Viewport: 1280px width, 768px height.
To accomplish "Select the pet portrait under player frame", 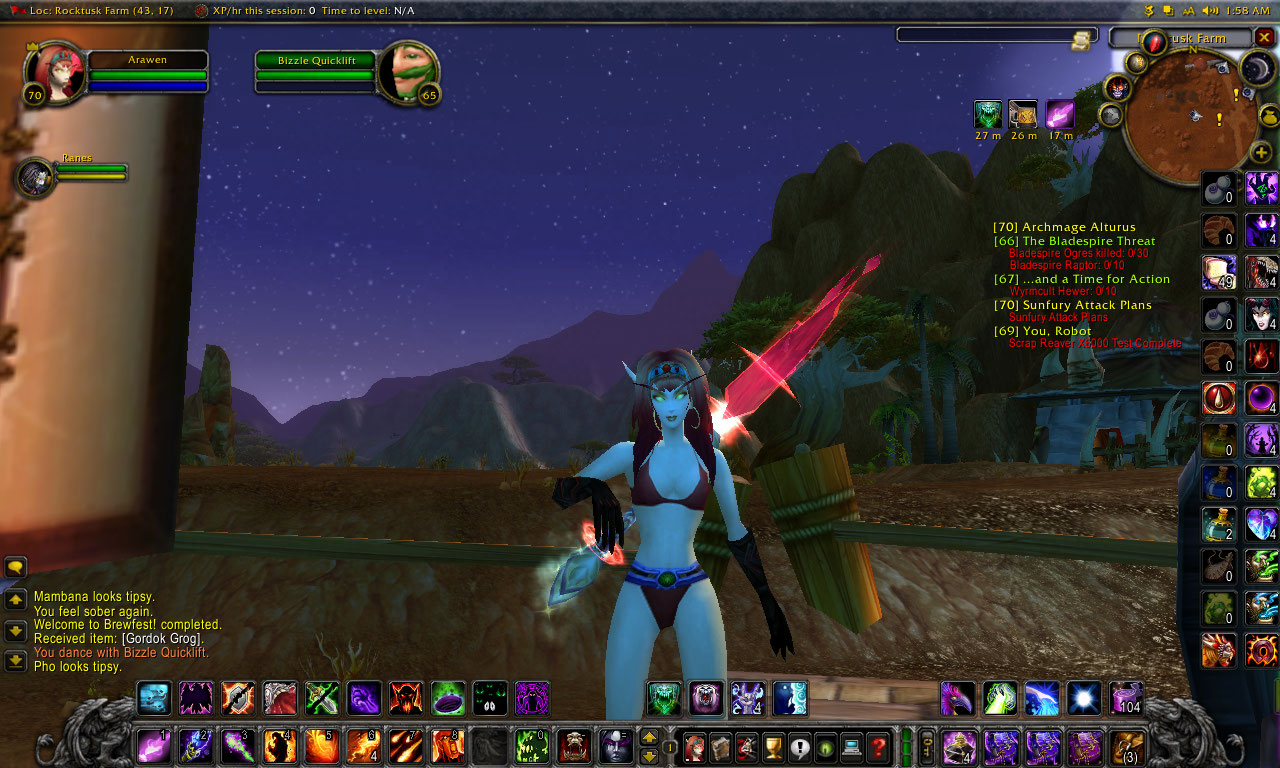I will 37,177.
